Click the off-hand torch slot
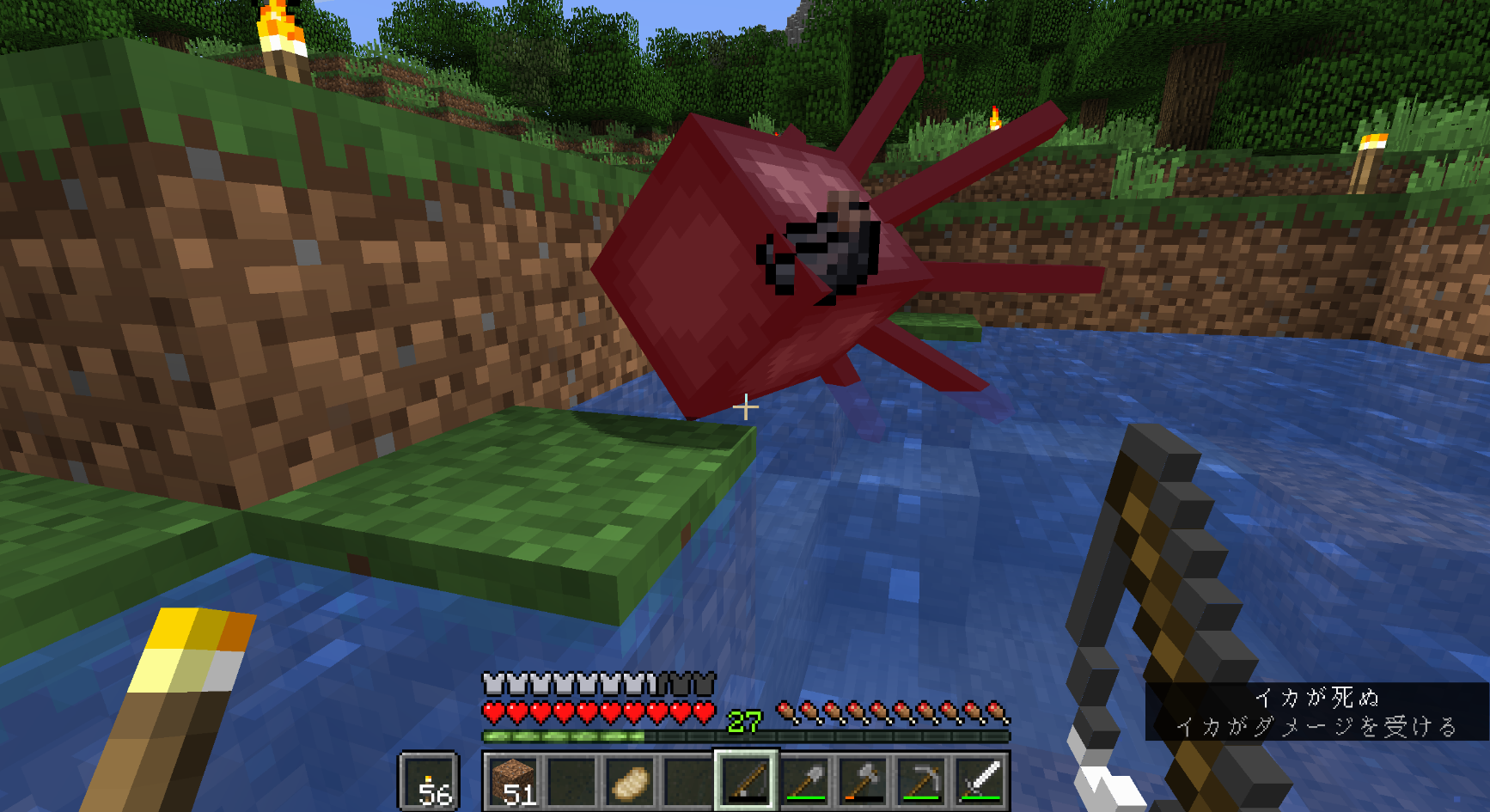This screenshot has width=1490, height=812. coord(429,781)
